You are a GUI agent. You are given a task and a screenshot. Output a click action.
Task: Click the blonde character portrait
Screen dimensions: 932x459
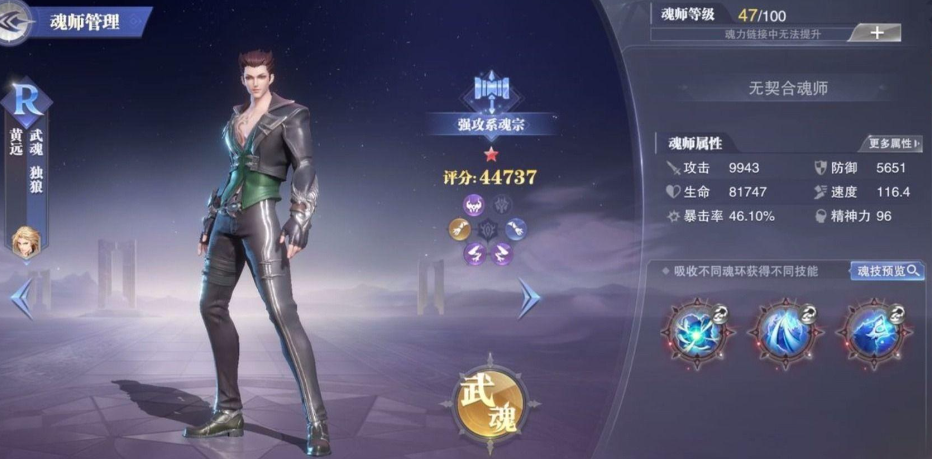24,241
